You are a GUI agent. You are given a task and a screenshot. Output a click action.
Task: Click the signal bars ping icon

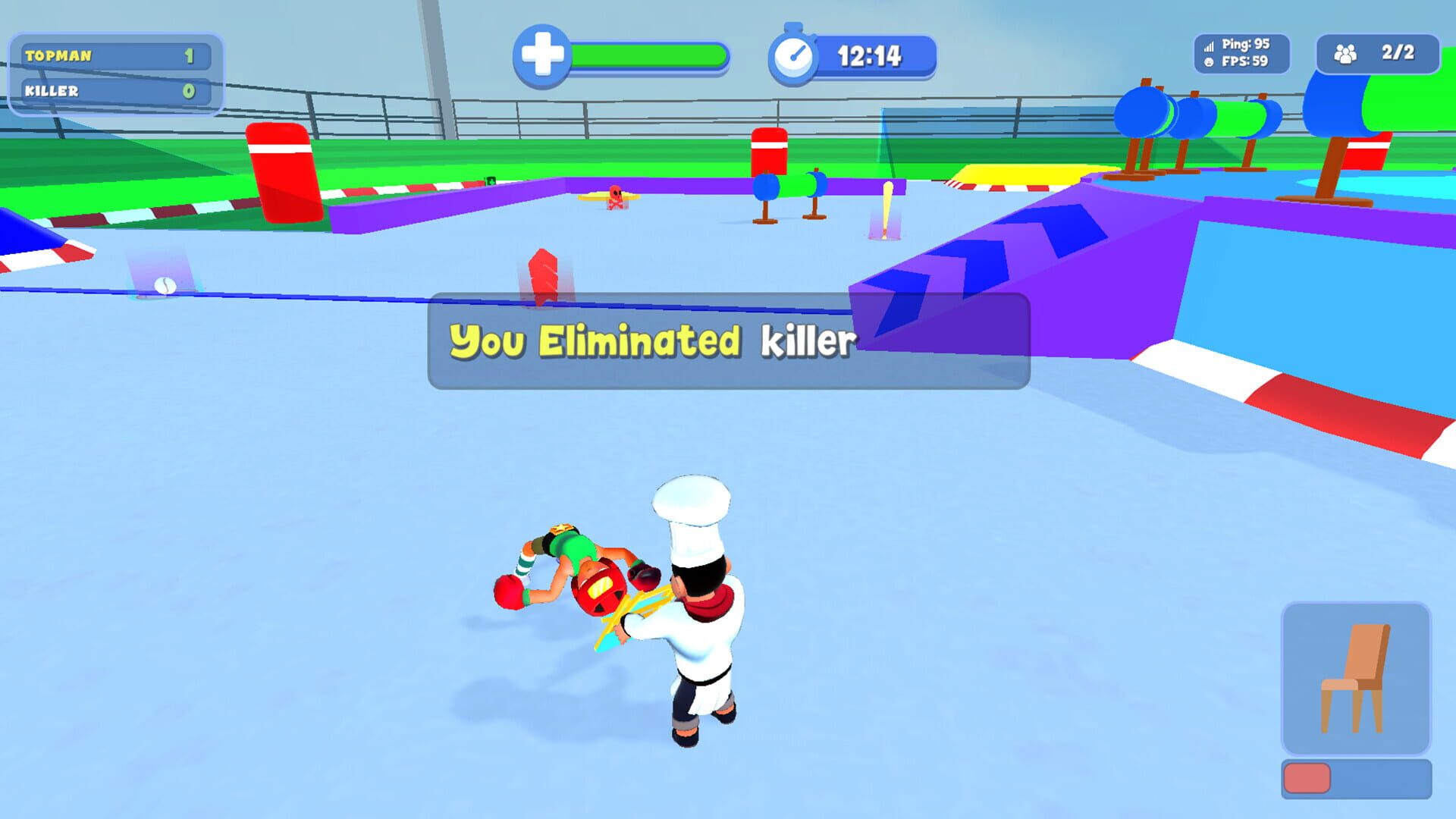pos(1209,45)
